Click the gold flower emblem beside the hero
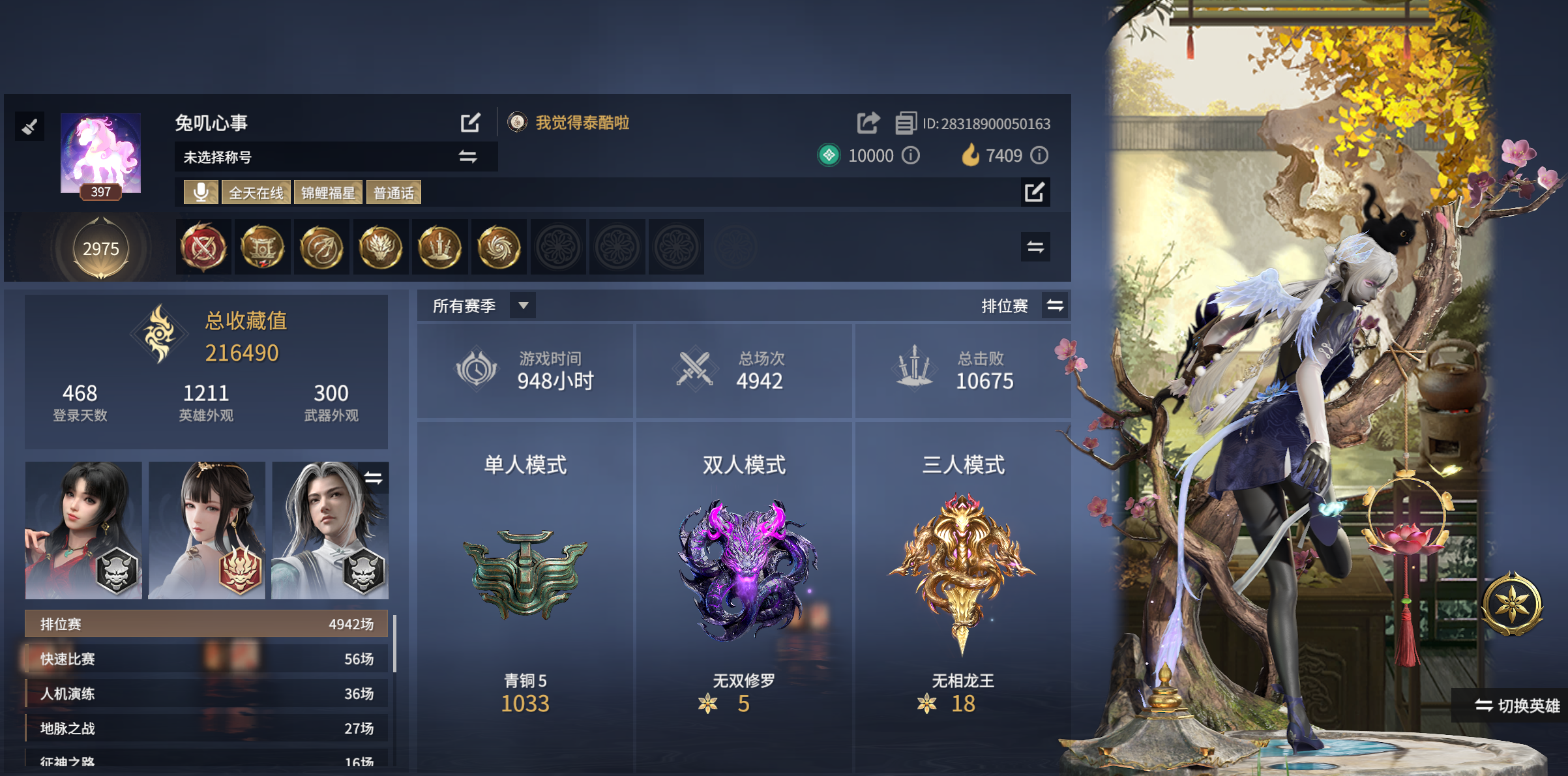The height and width of the screenshot is (776, 1568). tap(1512, 603)
